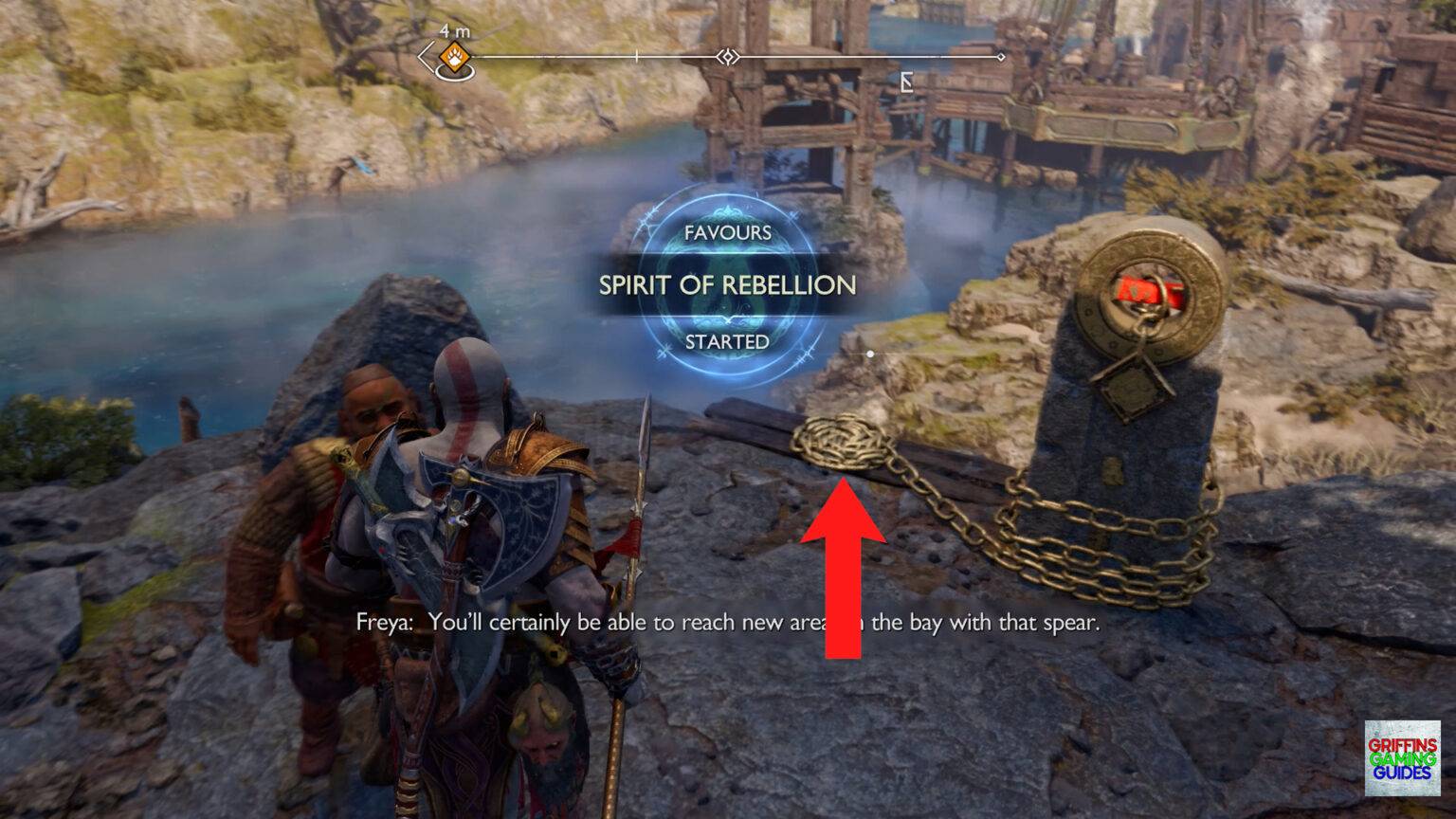Click Freya's subtitle dialogue text
Screen dimensions: 1456x819
[728, 624]
